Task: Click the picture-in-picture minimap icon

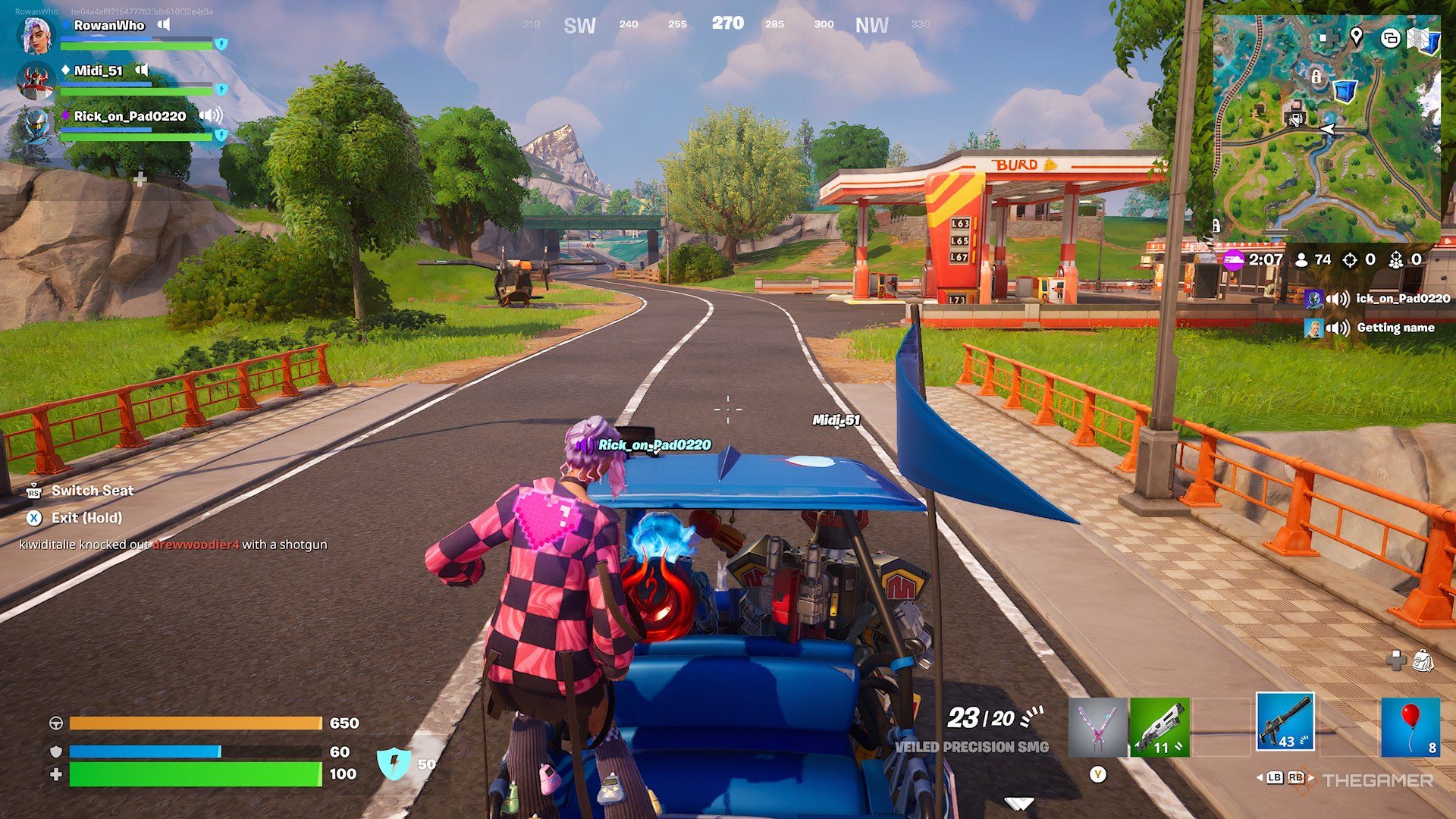Action: (x=1391, y=39)
